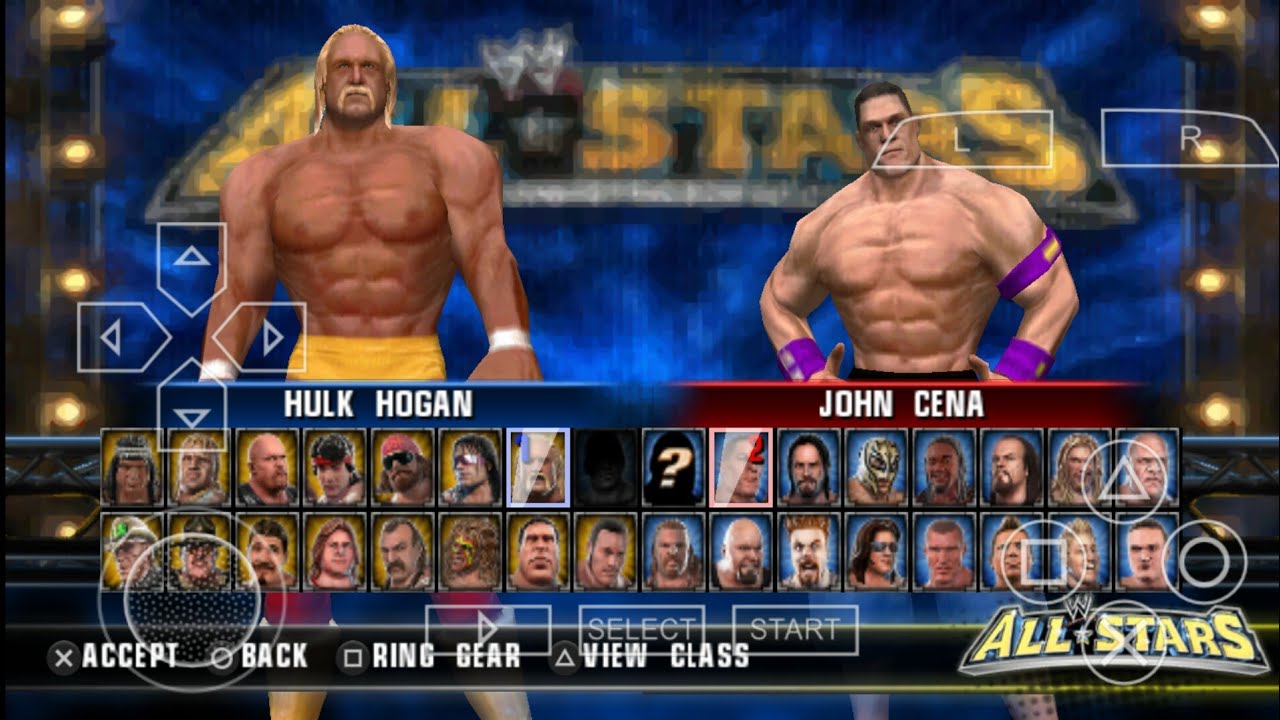1280x720 pixels.
Task: Tap the emulator SELECT button
Action: [x=641, y=630]
